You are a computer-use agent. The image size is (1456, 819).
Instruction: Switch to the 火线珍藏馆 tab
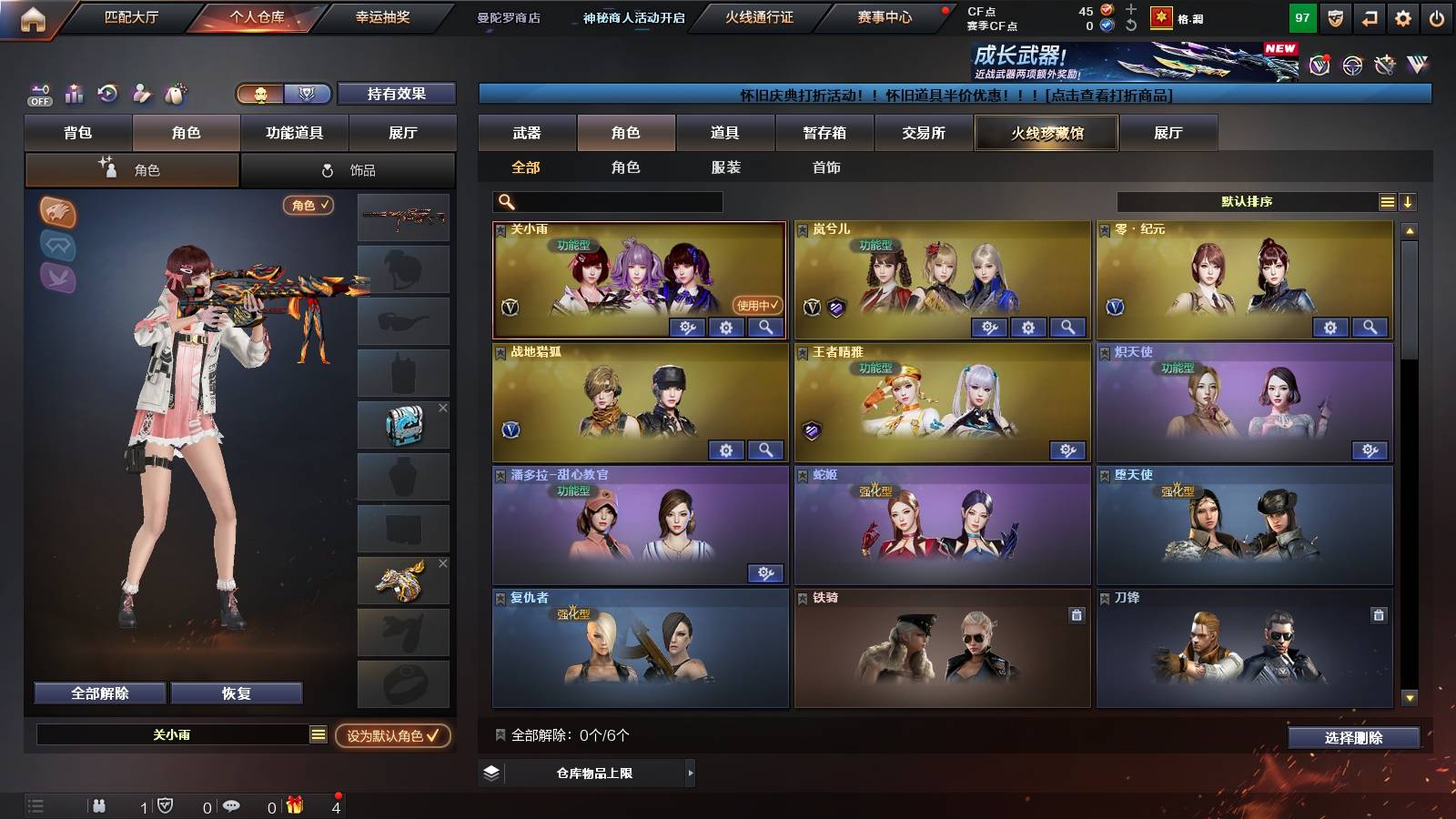tap(1046, 133)
